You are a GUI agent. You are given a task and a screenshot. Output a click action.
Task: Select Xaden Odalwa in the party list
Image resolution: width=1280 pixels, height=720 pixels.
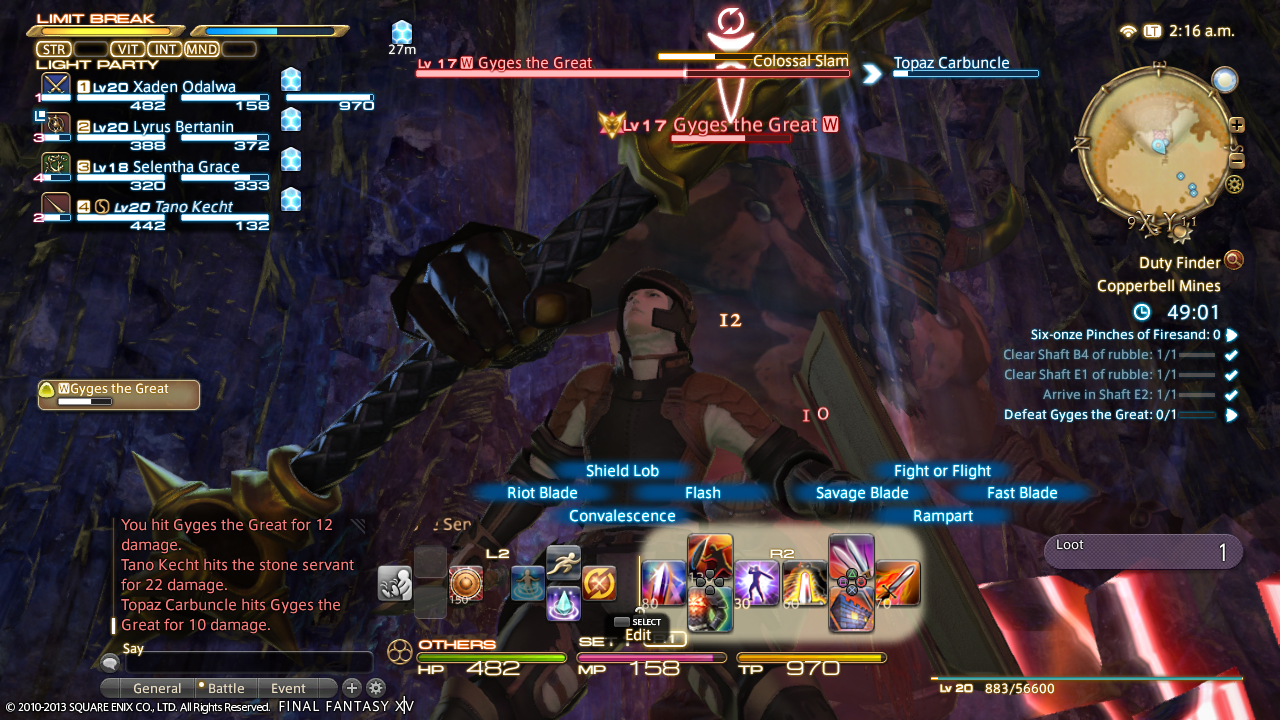pos(172,87)
